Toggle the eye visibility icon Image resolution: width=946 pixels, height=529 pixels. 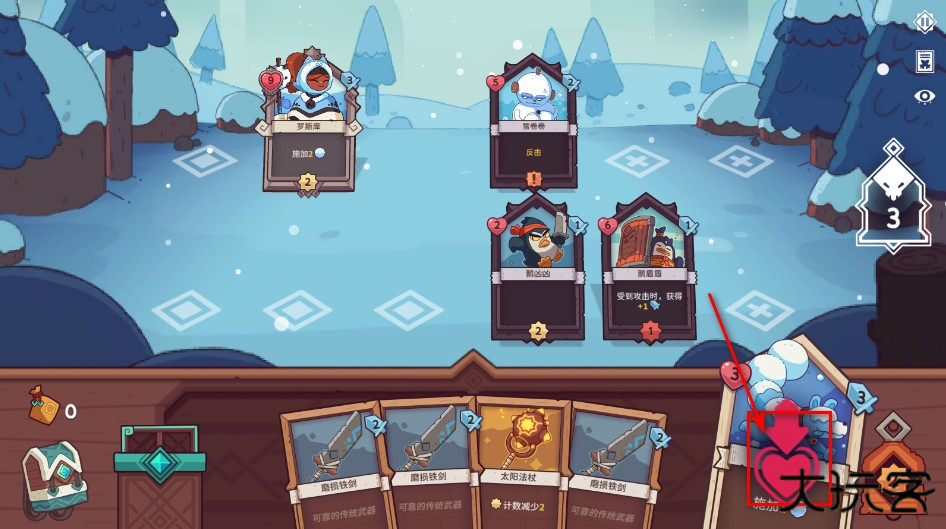pos(925,97)
